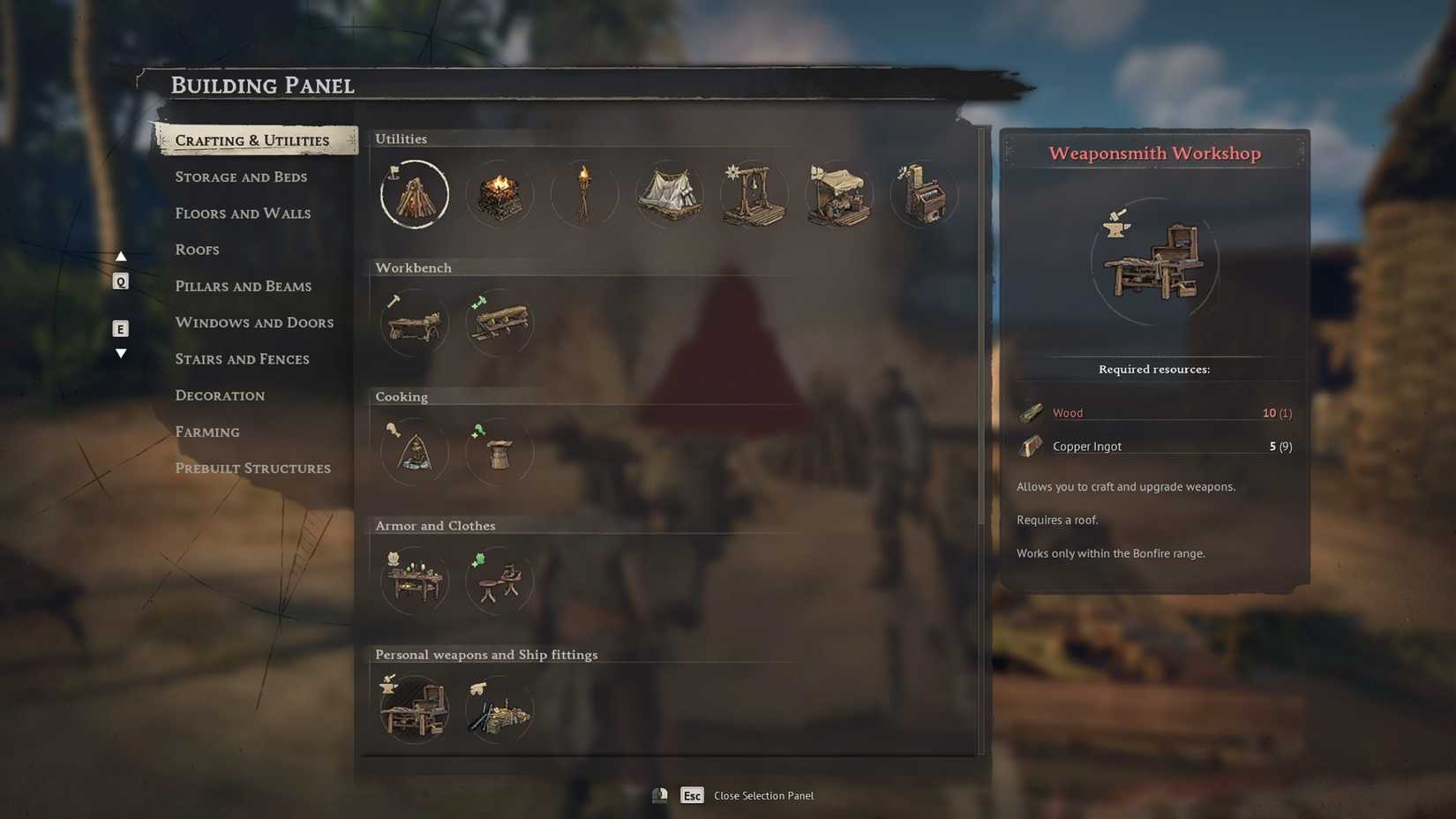This screenshot has width=1456, height=819.
Task: Choose the Smokehouse under Cooking
Action: coord(414,451)
